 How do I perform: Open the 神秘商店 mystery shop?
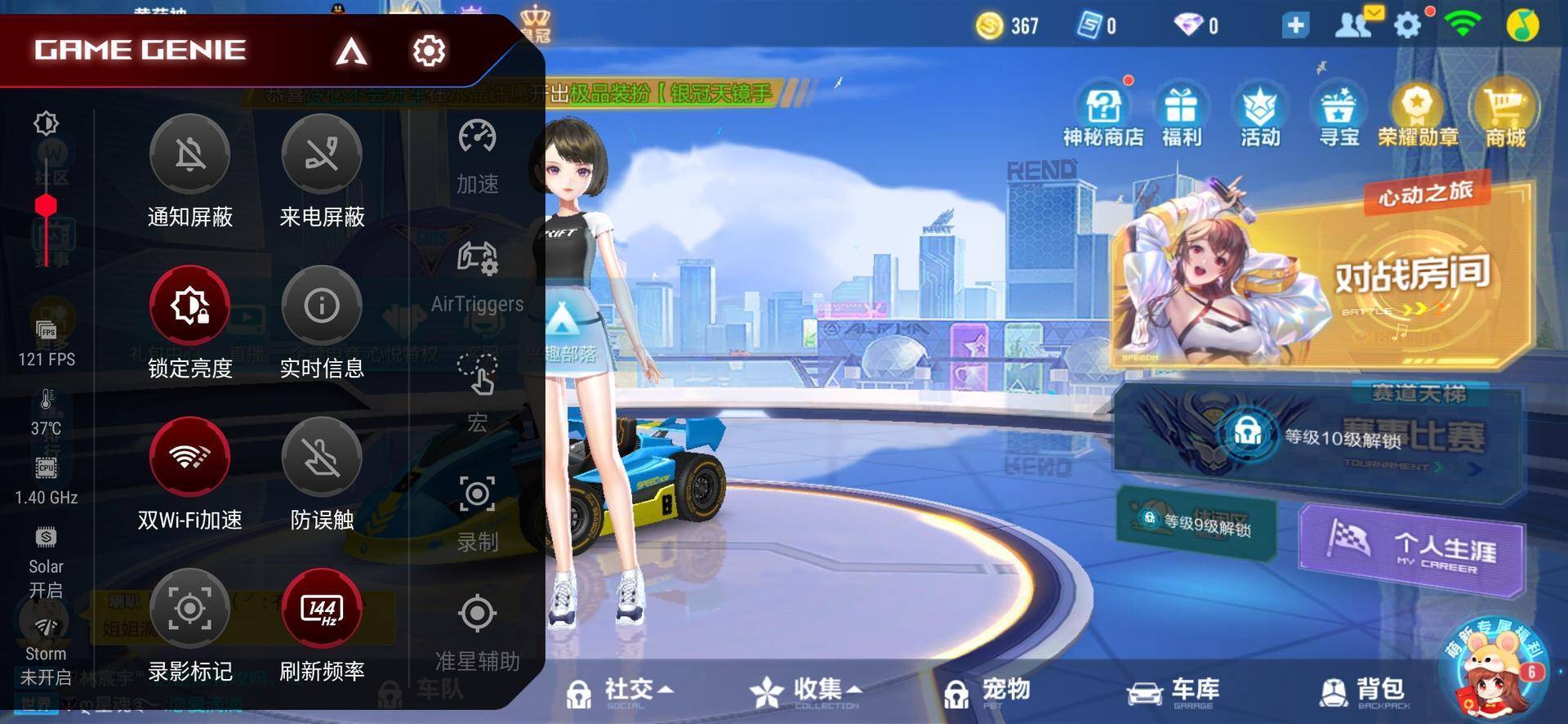point(1103,114)
